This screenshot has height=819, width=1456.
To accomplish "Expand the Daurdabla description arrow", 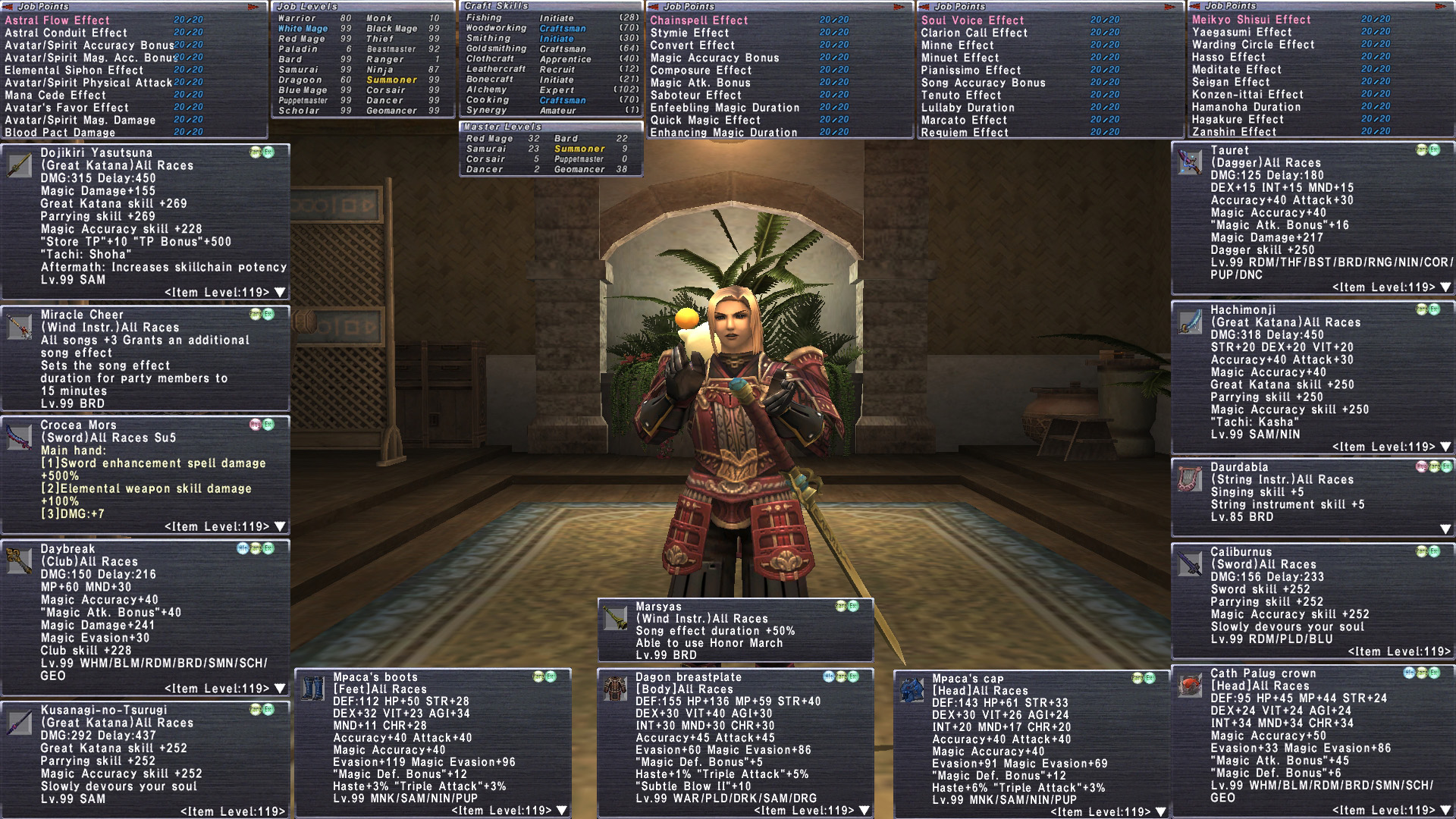I will (1445, 529).
